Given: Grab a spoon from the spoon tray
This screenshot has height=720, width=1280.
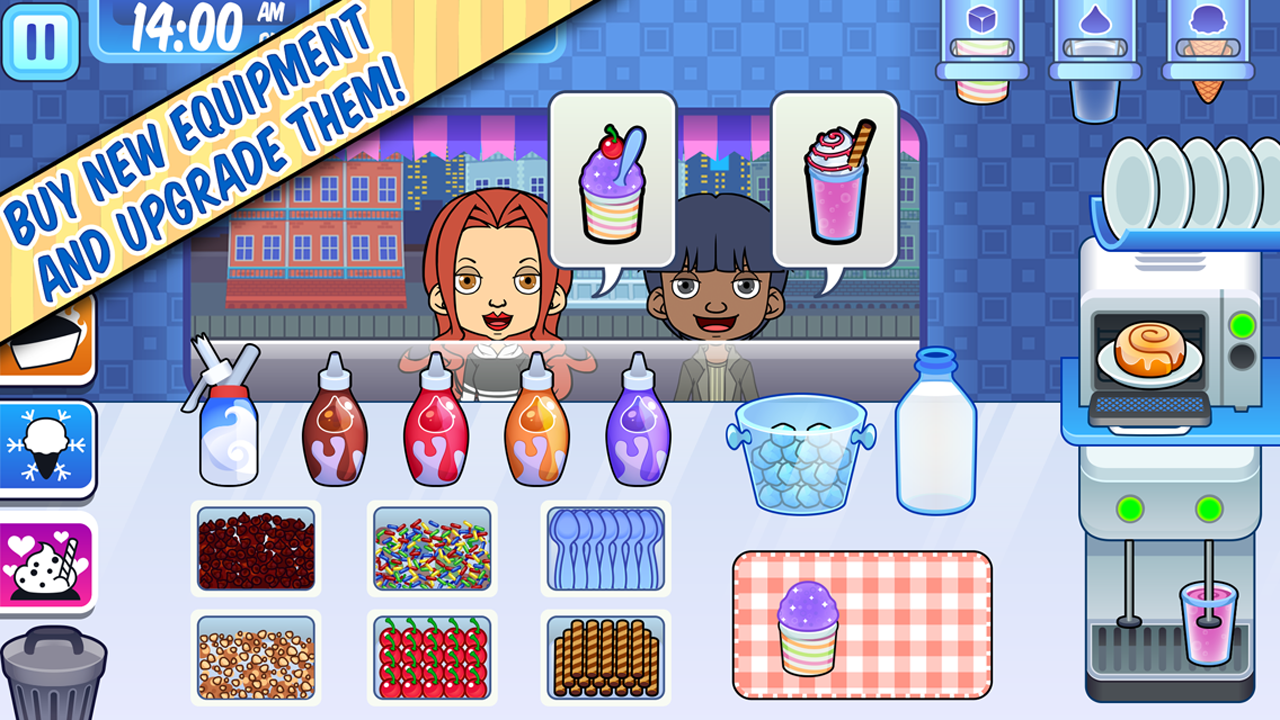Looking at the screenshot, I should [603, 548].
